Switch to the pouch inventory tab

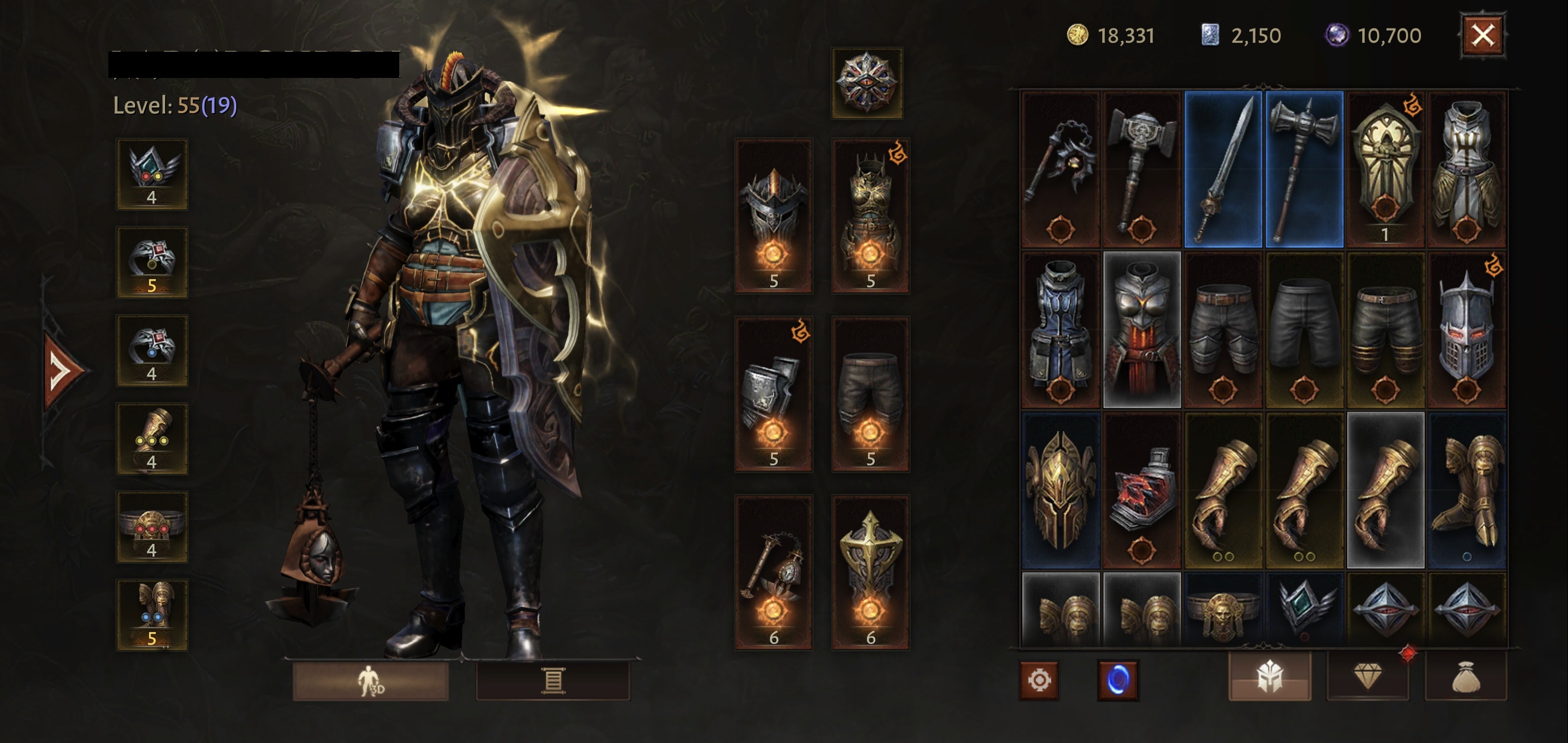[x=1466, y=676]
